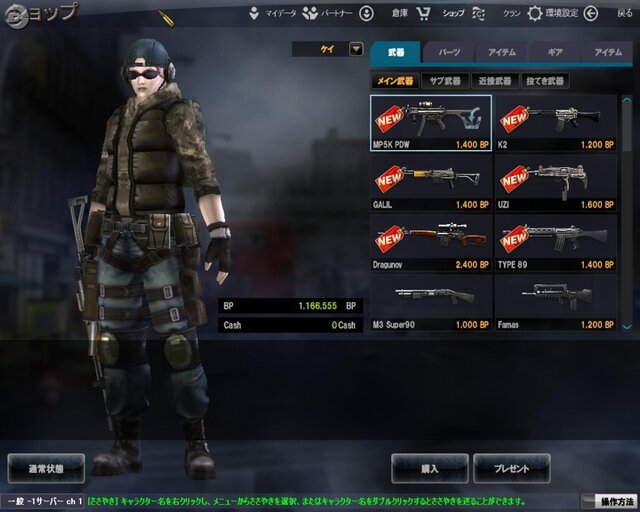Show the 投てき武器 (Throwing Weapon) category

pyautogui.click(x=543, y=80)
